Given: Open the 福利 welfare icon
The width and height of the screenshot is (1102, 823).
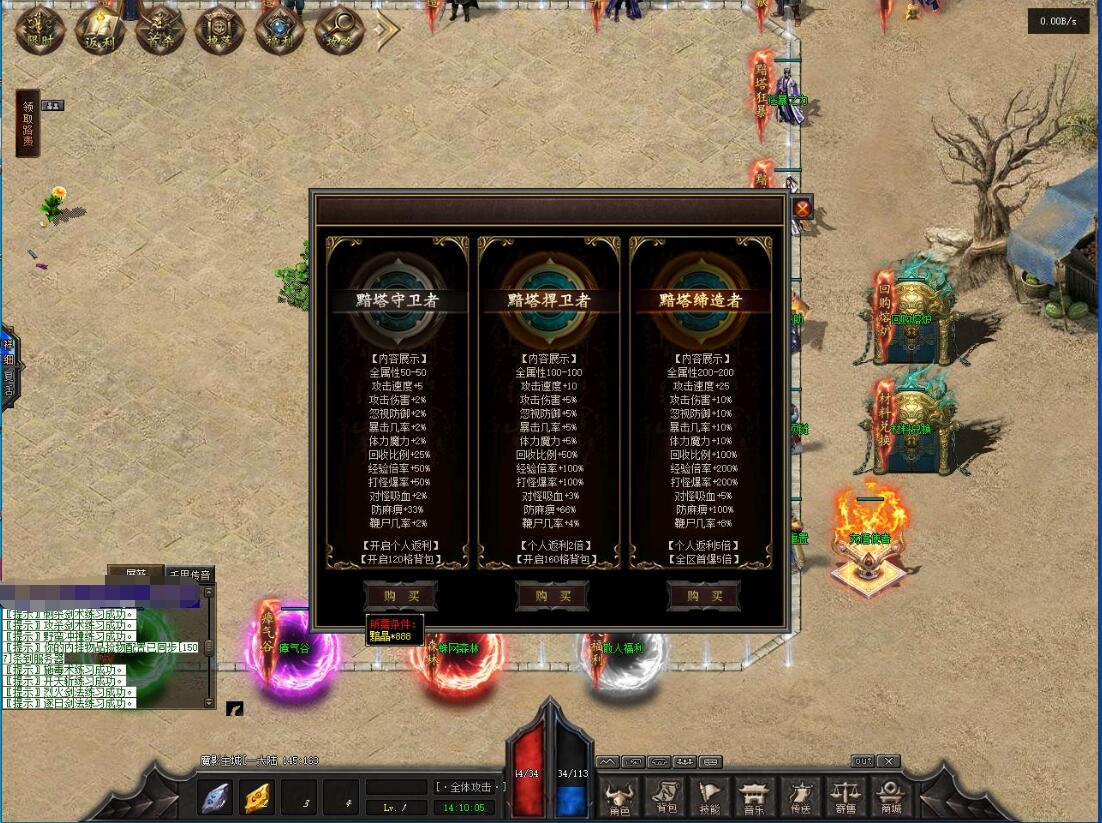Looking at the screenshot, I should (280, 31).
